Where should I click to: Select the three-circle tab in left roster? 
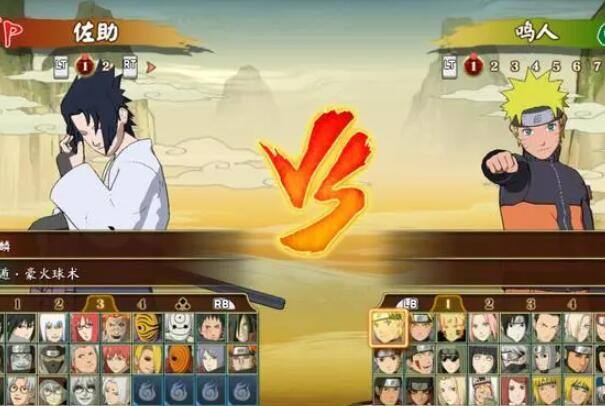183,303
